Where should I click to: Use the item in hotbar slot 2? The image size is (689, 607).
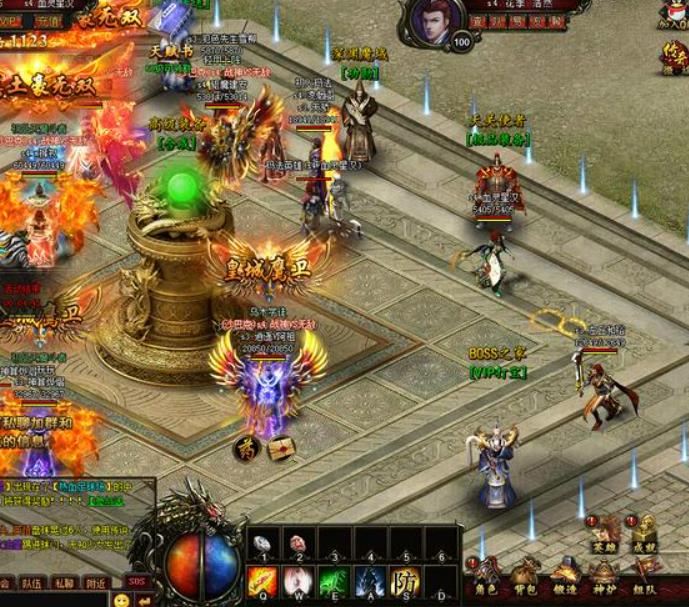coord(298,544)
